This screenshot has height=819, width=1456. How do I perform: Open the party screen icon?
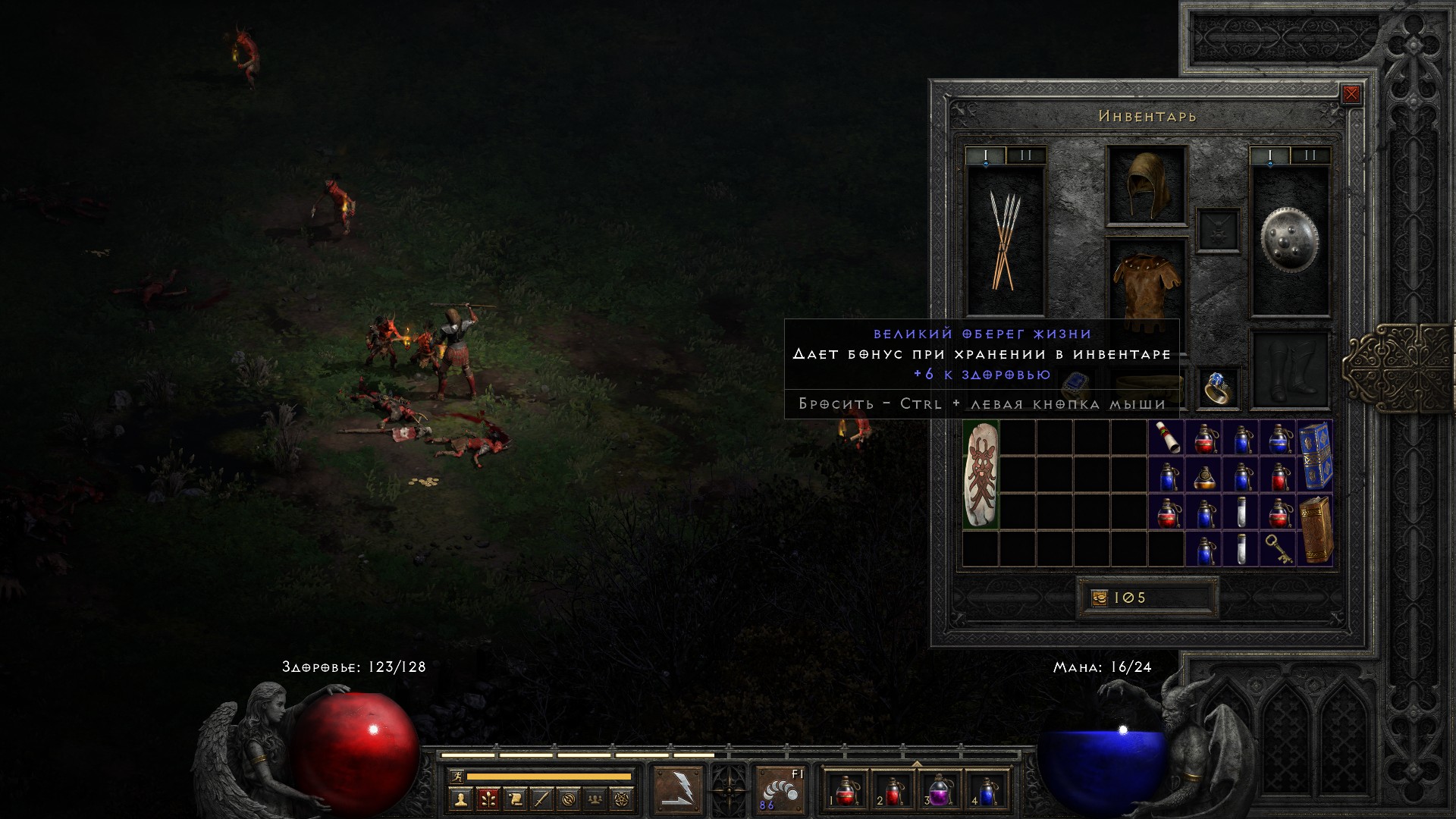point(596,799)
